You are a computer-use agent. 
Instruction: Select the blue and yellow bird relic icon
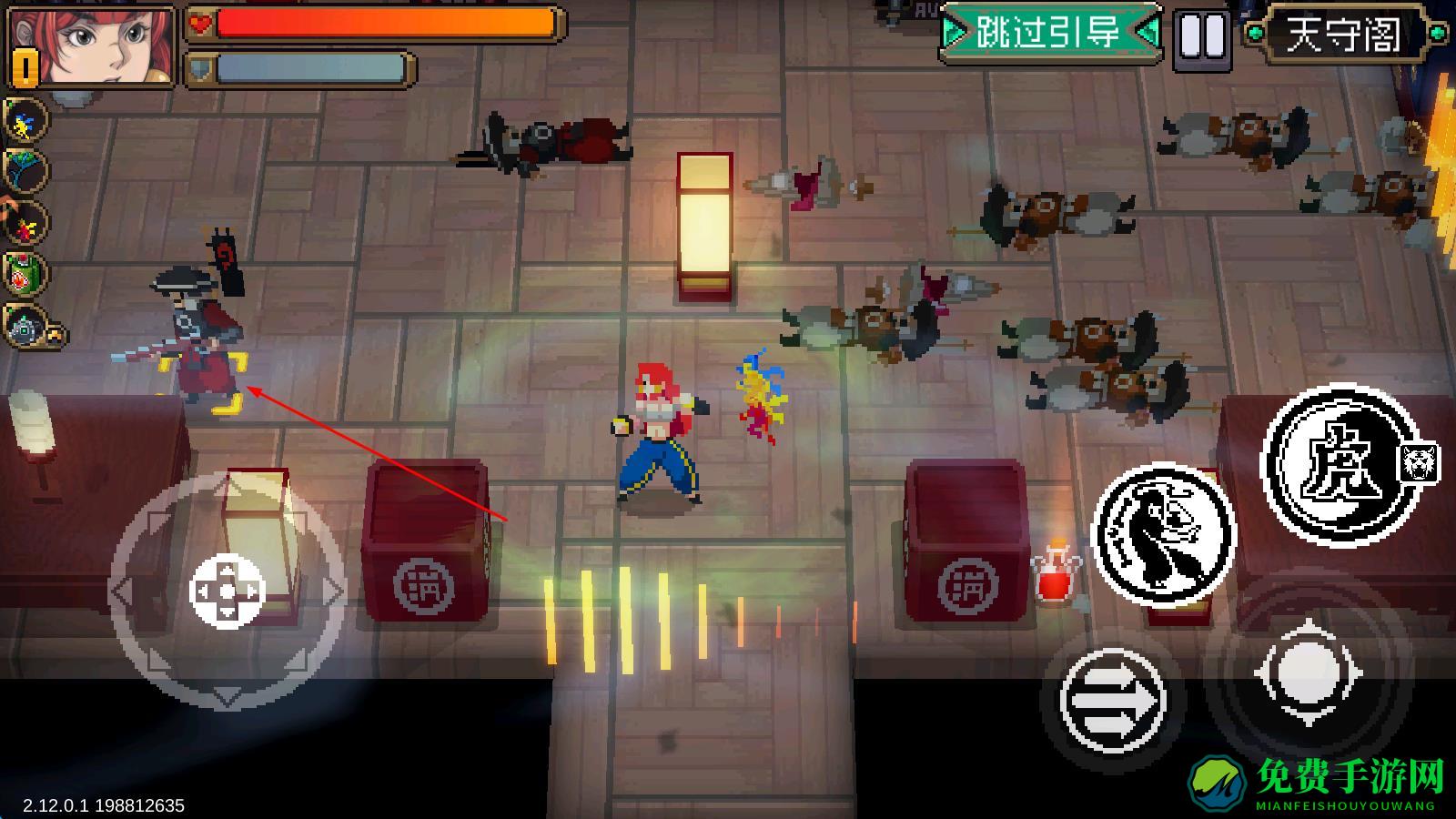click(25, 122)
